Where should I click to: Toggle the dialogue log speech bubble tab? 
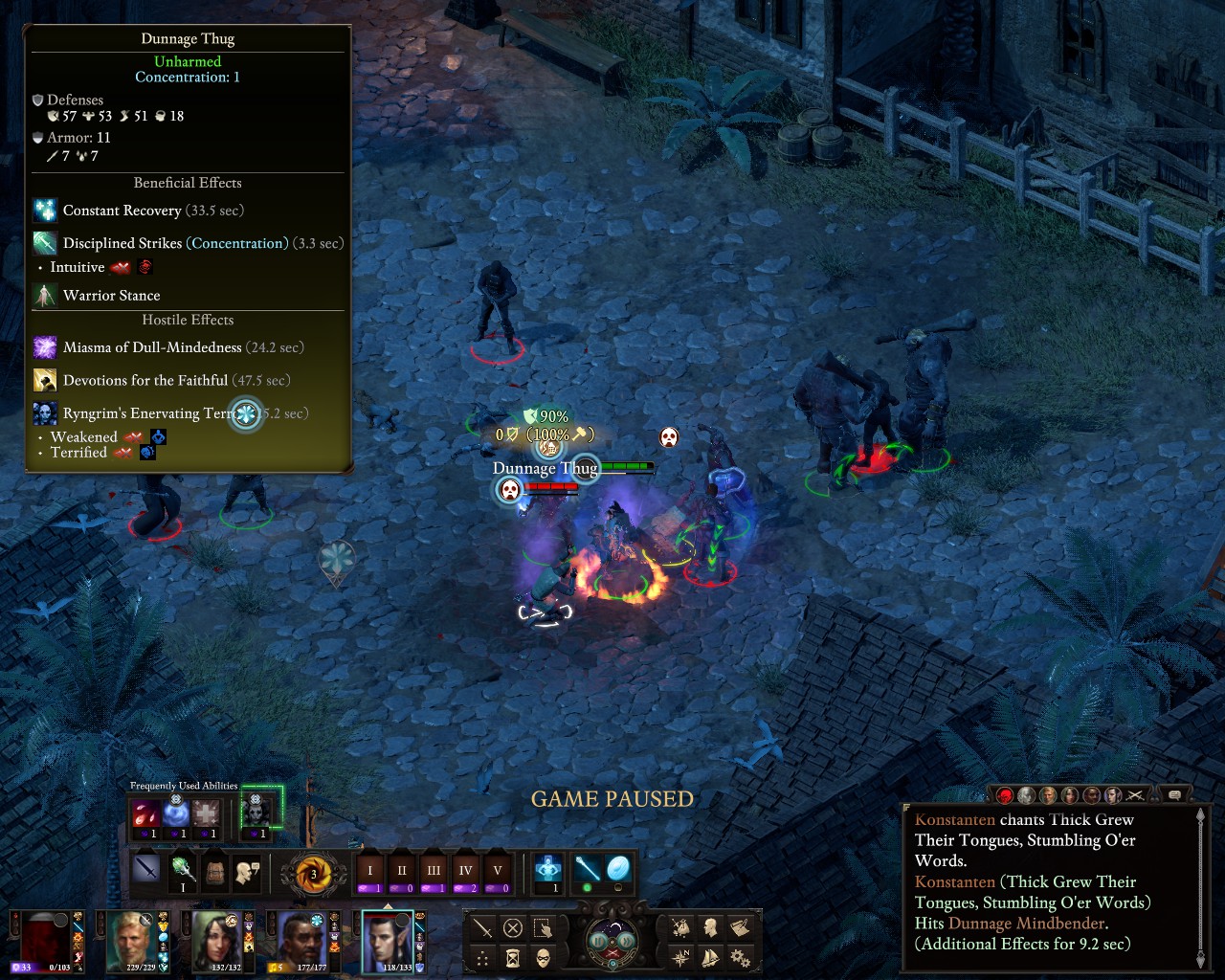pyautogui.click(x=1174, y=795)
